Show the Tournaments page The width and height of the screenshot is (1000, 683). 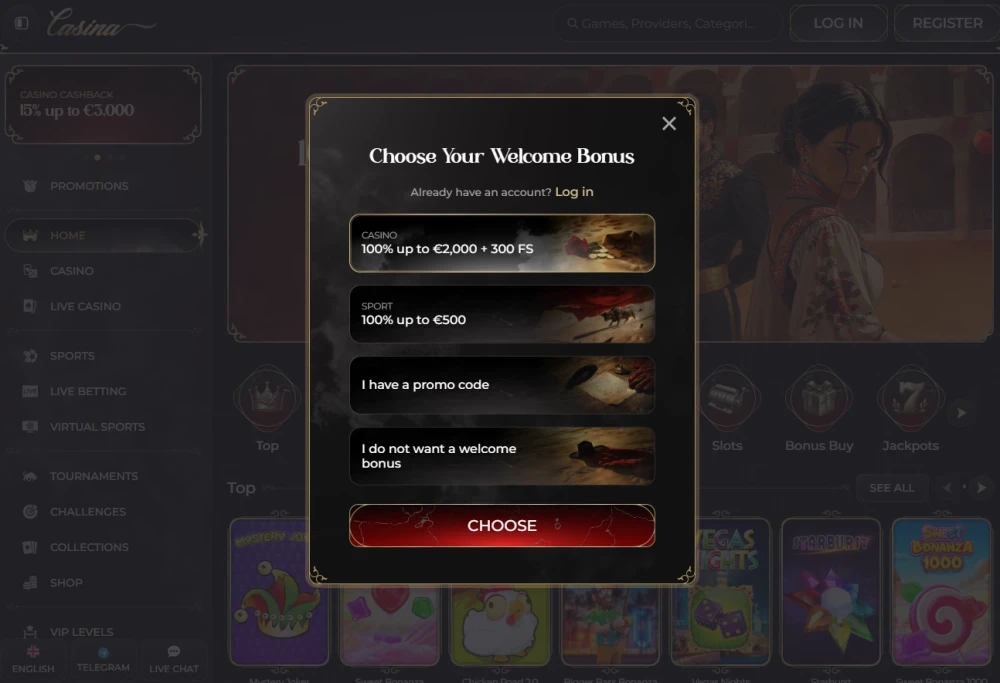[94, 476]
